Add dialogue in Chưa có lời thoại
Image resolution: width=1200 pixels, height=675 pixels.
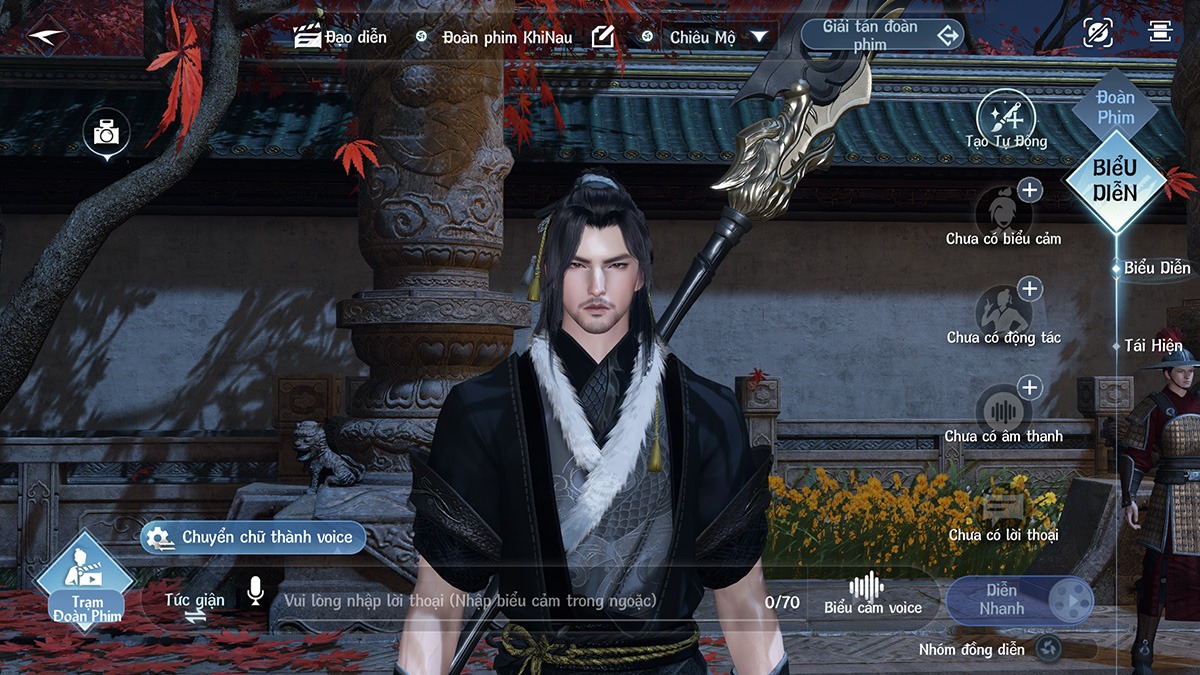point(1003,510)
